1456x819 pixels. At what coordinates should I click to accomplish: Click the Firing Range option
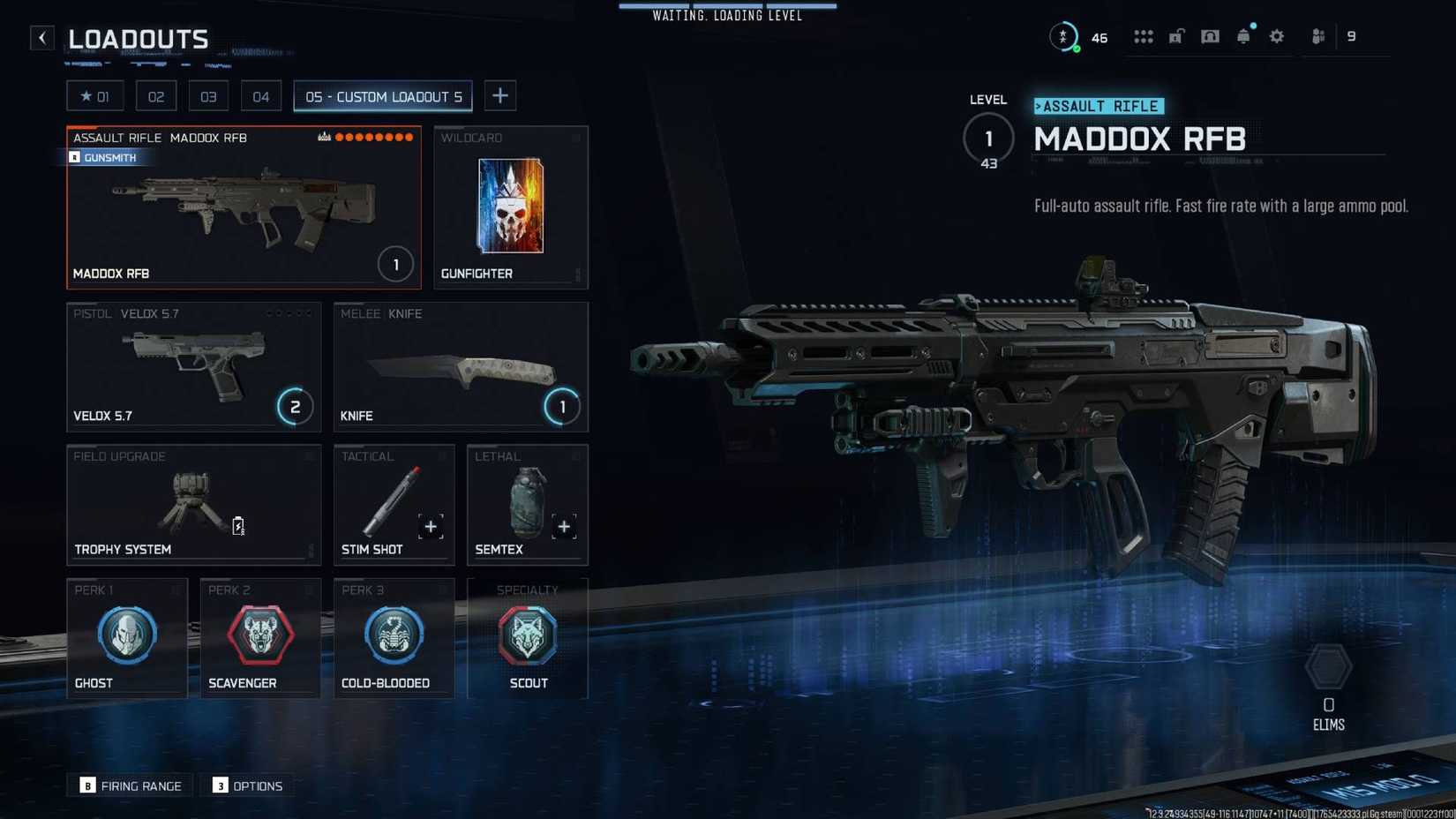[130, 785]
